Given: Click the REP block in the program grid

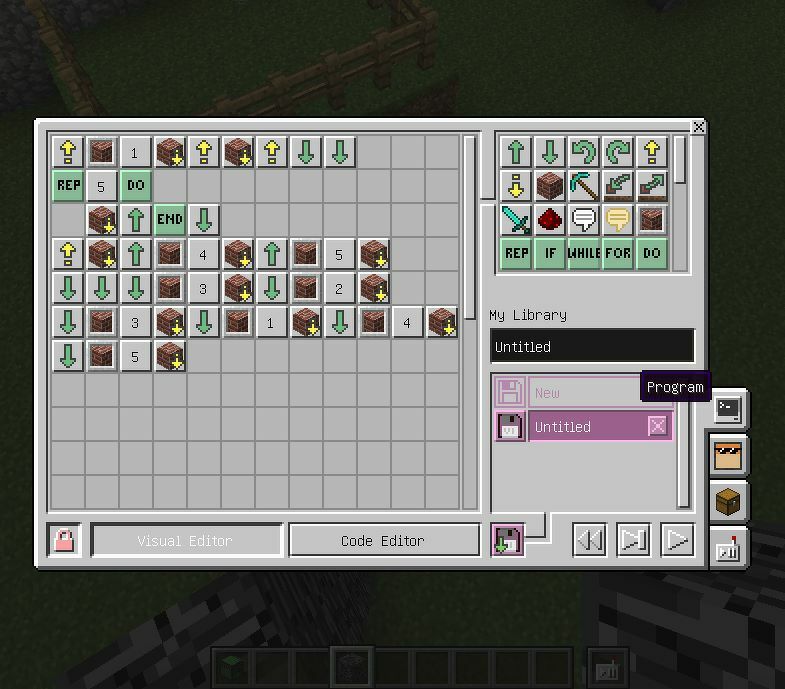Looking at the screenshot, I should (x=68, y=186).
